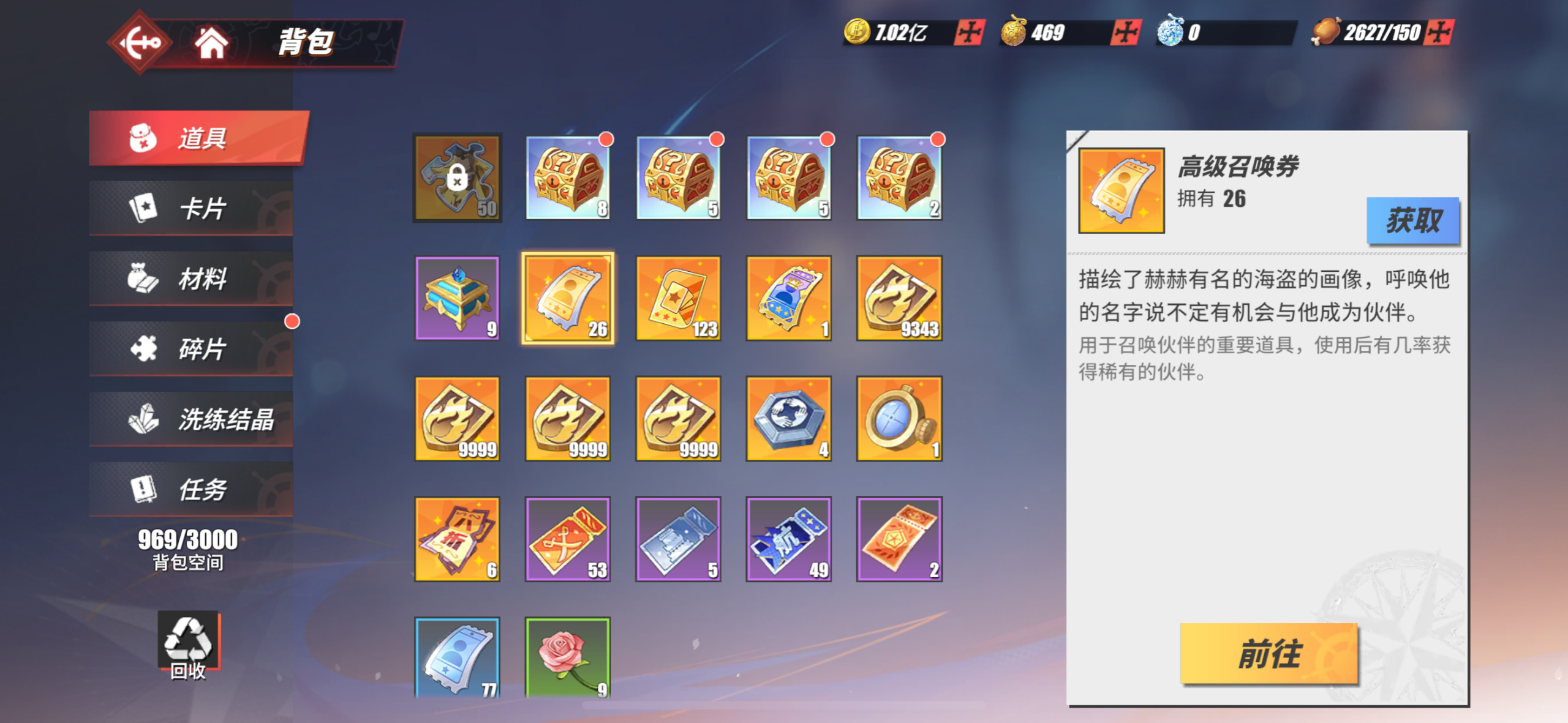Select the blue jeweled chest with 9
Screen dimensions: 1568x723
(x=458, y=298)
